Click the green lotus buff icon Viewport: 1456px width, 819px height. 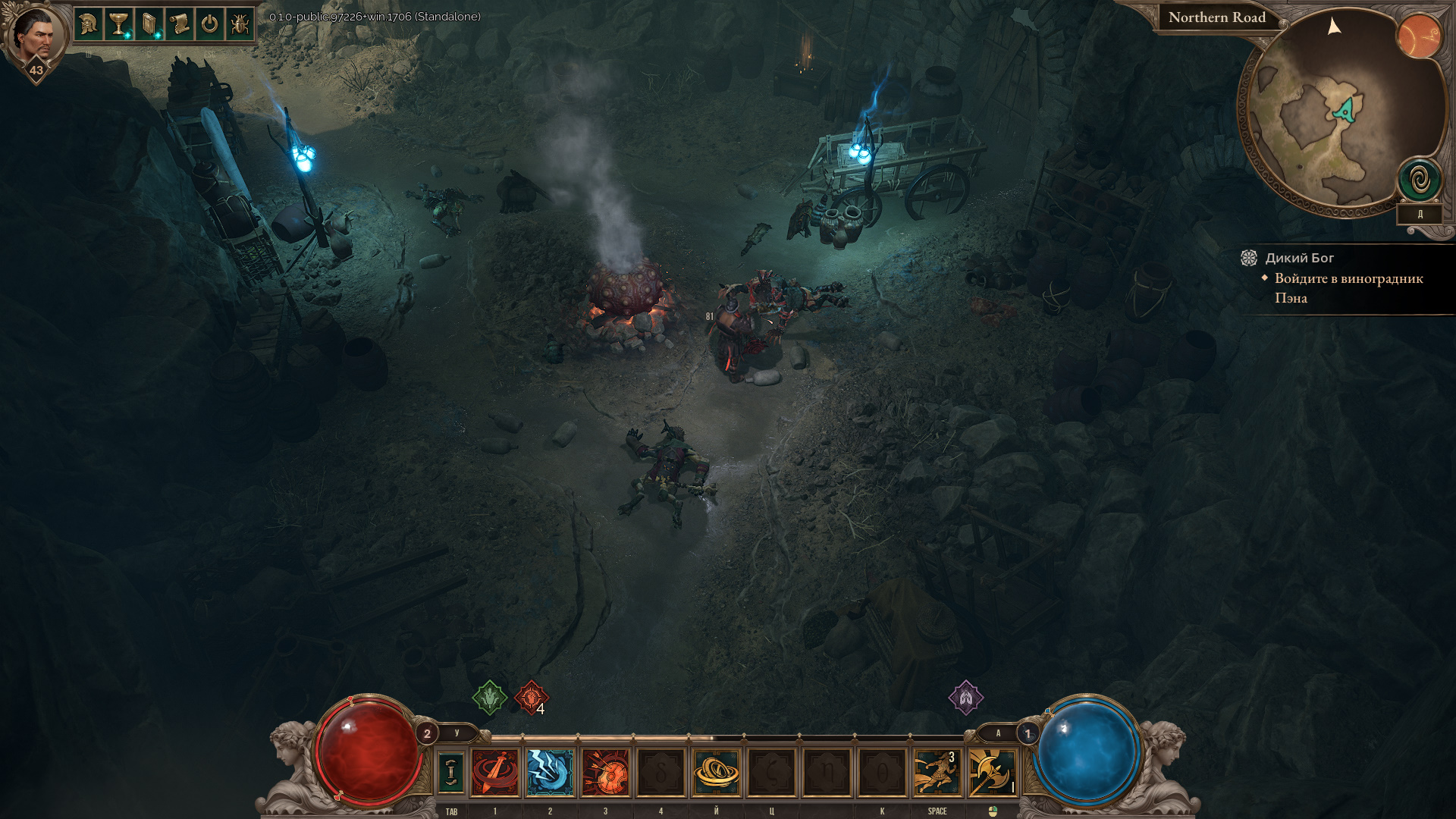[x=490, y=698]
